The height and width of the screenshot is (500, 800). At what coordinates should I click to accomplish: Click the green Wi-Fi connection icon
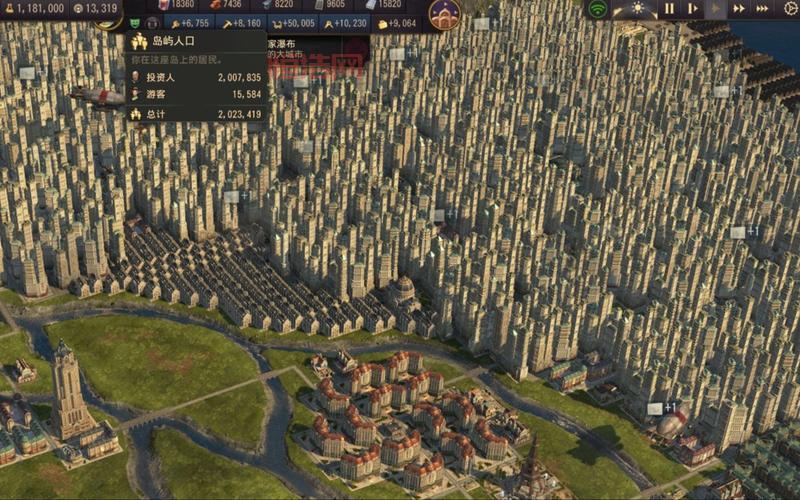pos(598,9)
